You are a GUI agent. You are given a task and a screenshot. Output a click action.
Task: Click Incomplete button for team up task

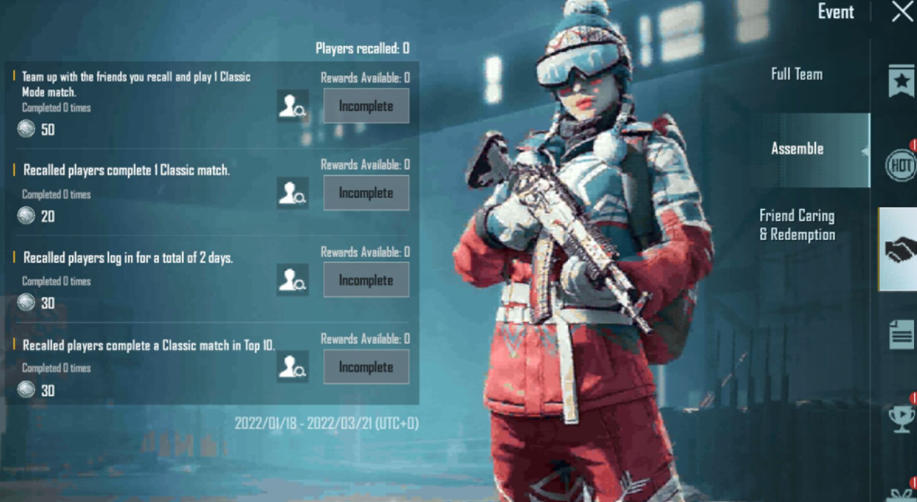[x=366, y=106]
